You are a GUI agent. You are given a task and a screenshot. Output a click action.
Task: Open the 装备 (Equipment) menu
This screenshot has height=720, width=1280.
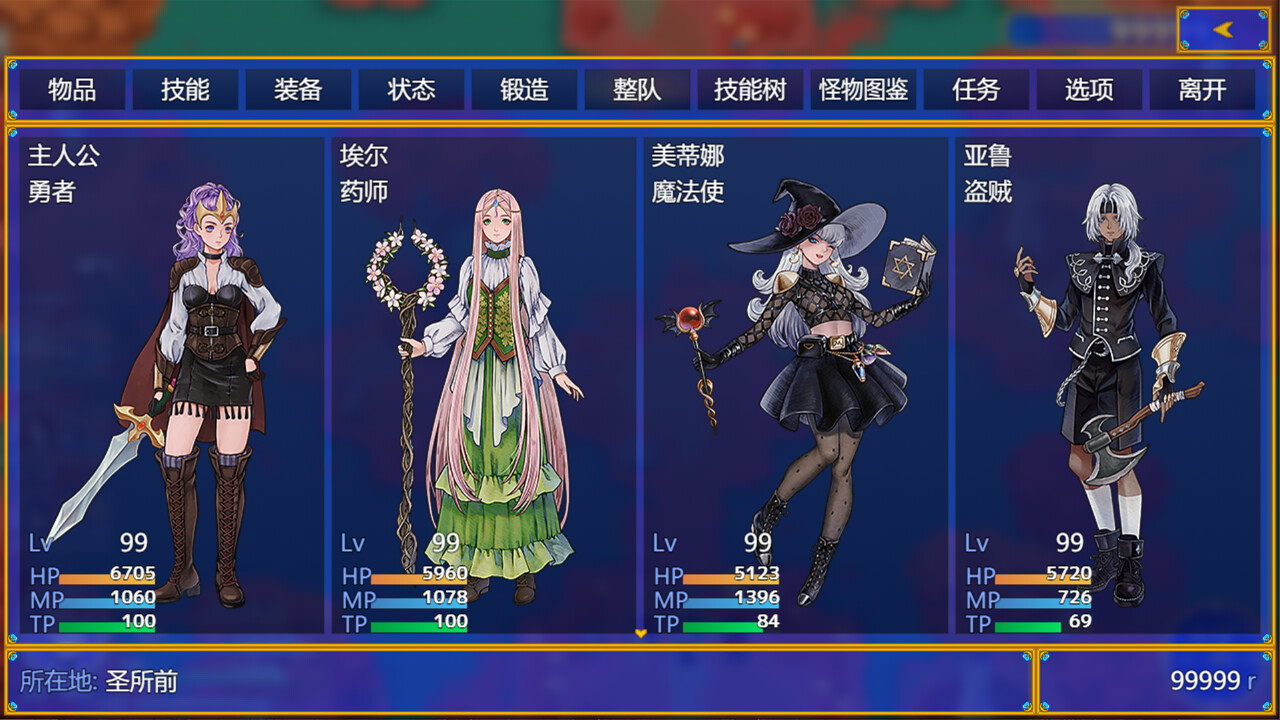(297, 89)
